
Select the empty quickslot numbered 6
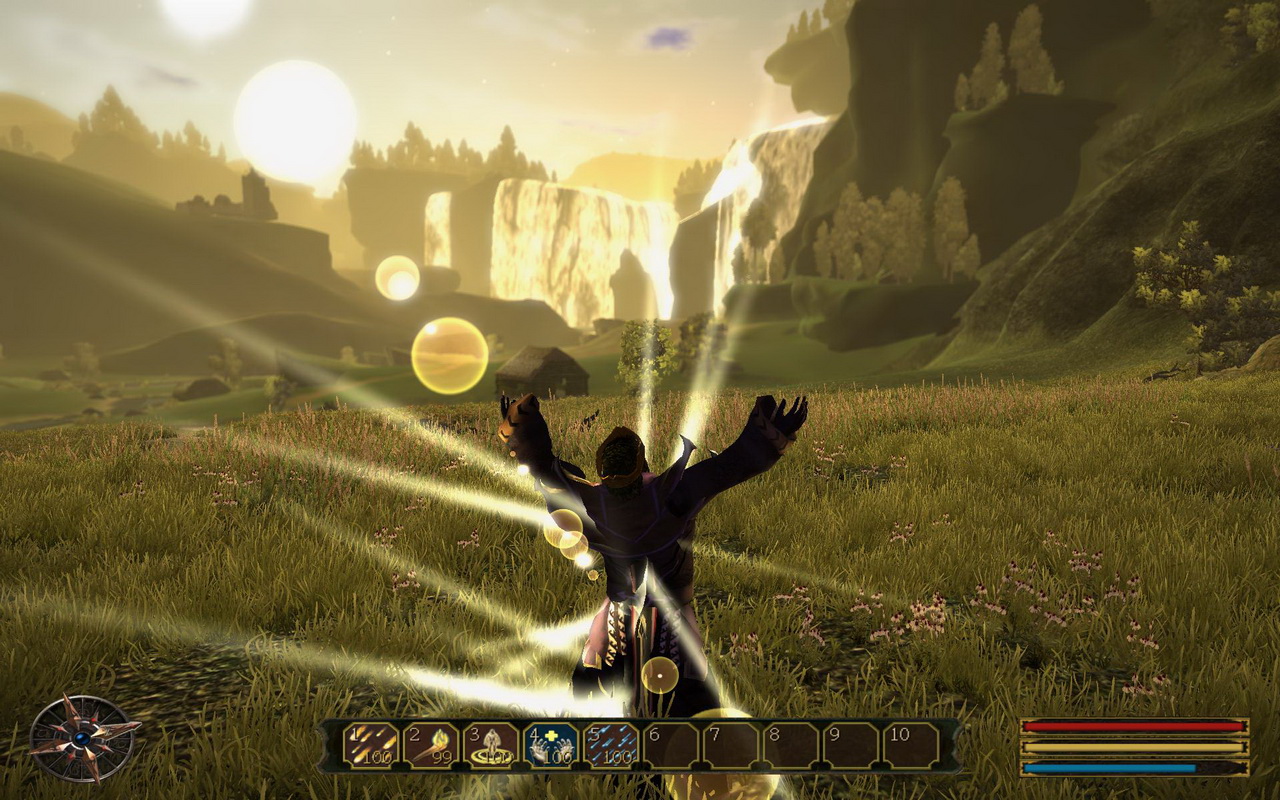click(x=670, y=745)
